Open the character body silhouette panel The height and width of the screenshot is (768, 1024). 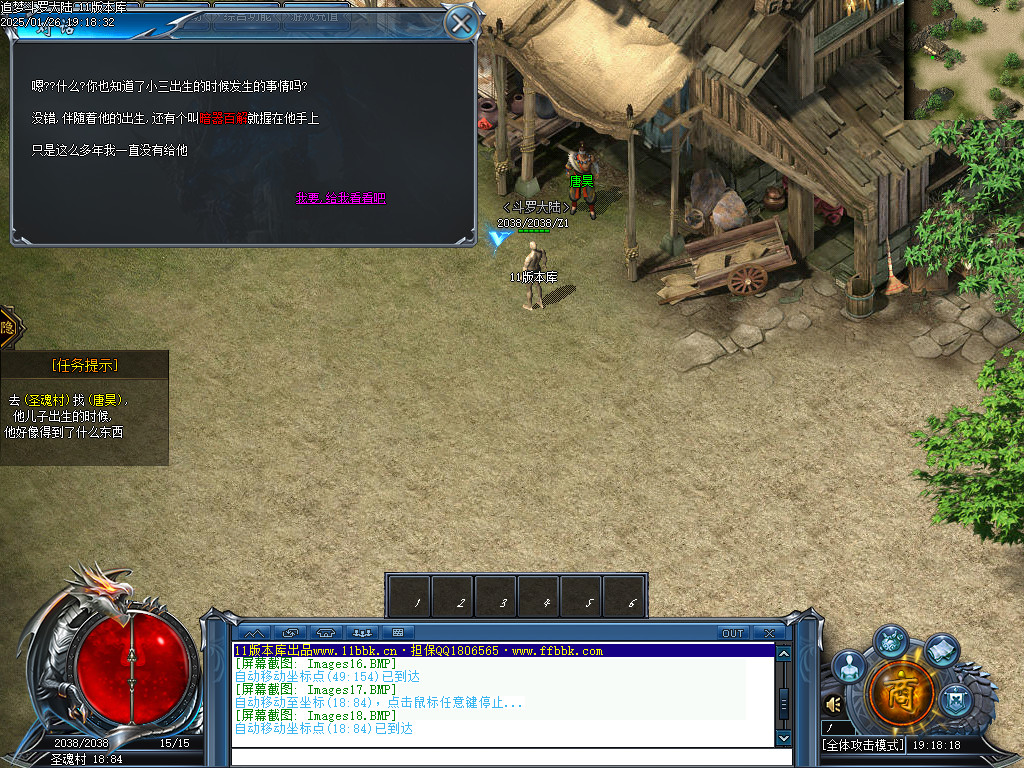849,667
